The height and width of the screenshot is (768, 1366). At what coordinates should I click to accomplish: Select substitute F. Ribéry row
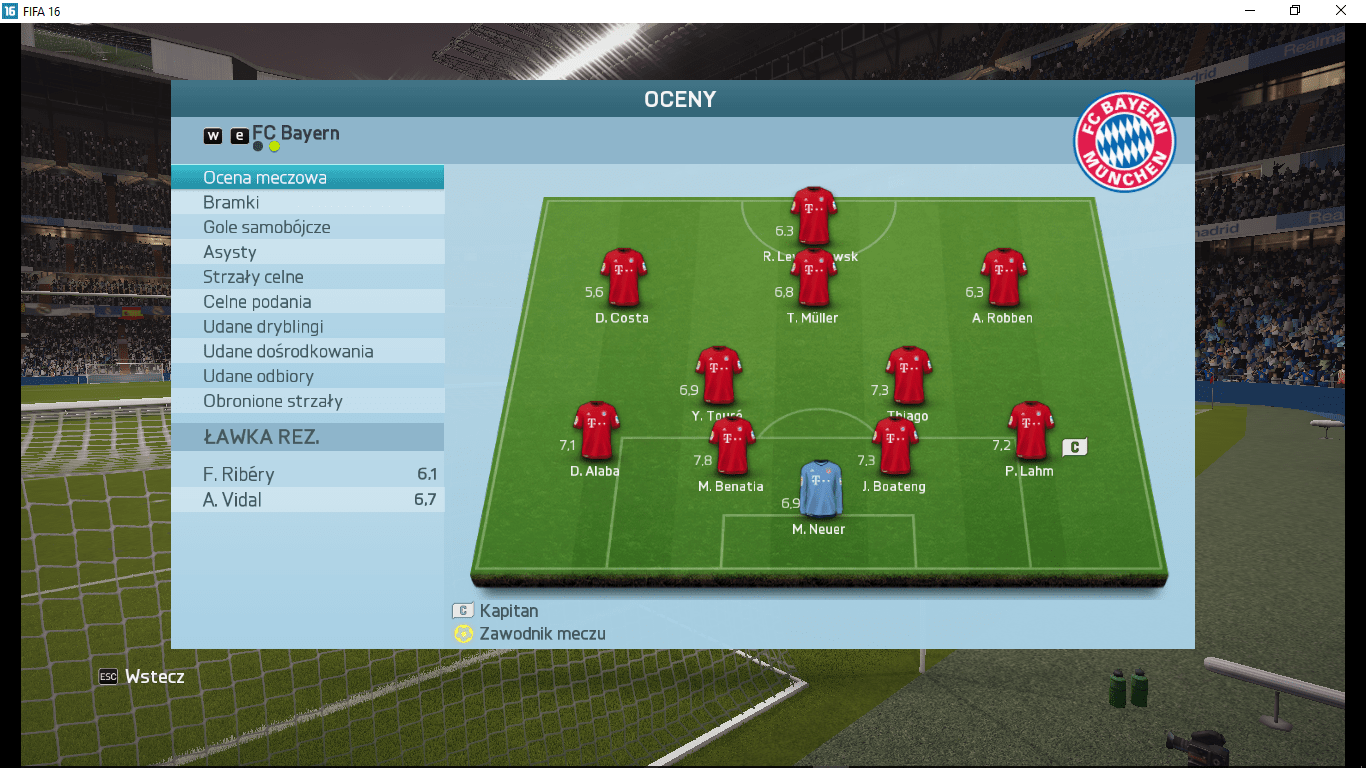pyautogui.click(x=307, y=475)
